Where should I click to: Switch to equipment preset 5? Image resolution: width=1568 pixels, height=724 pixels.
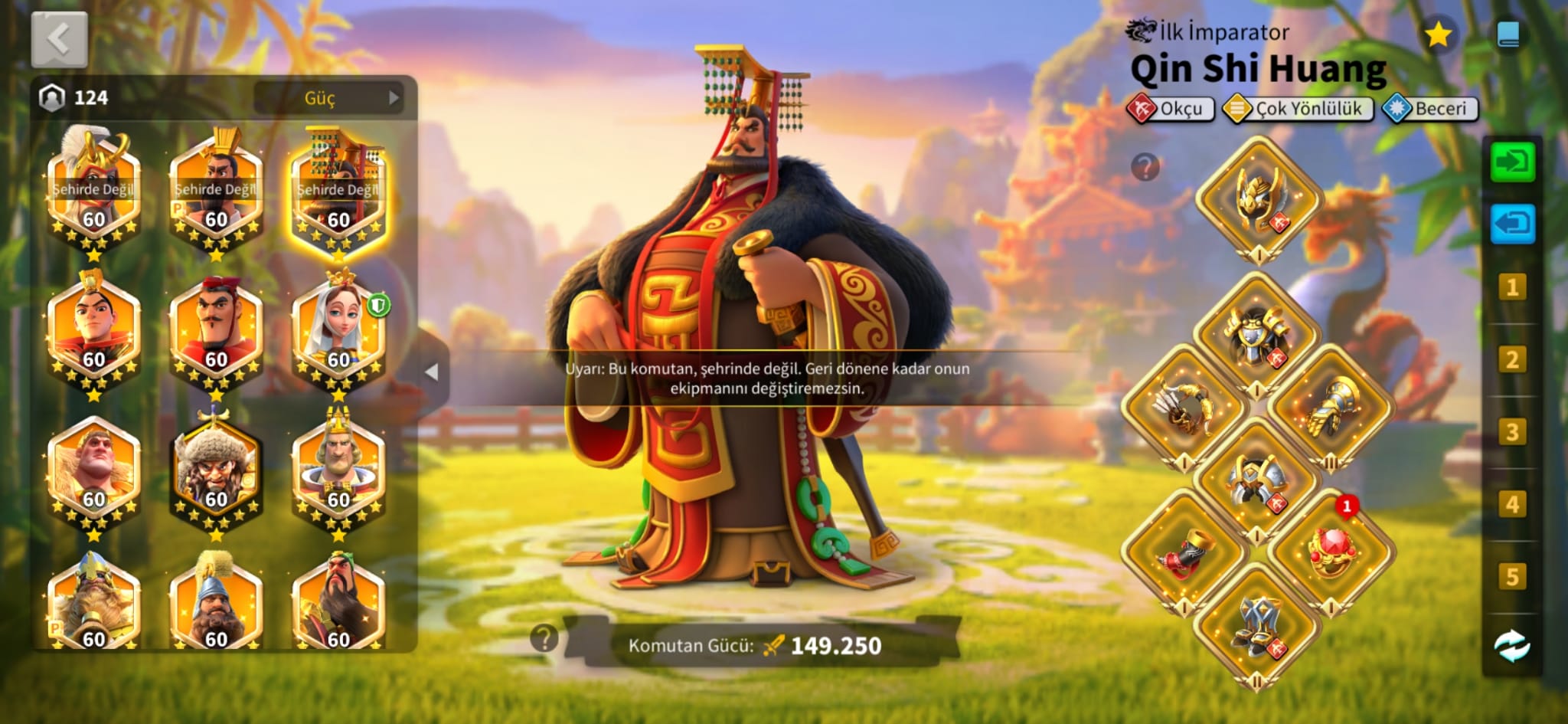[1512, 576]
